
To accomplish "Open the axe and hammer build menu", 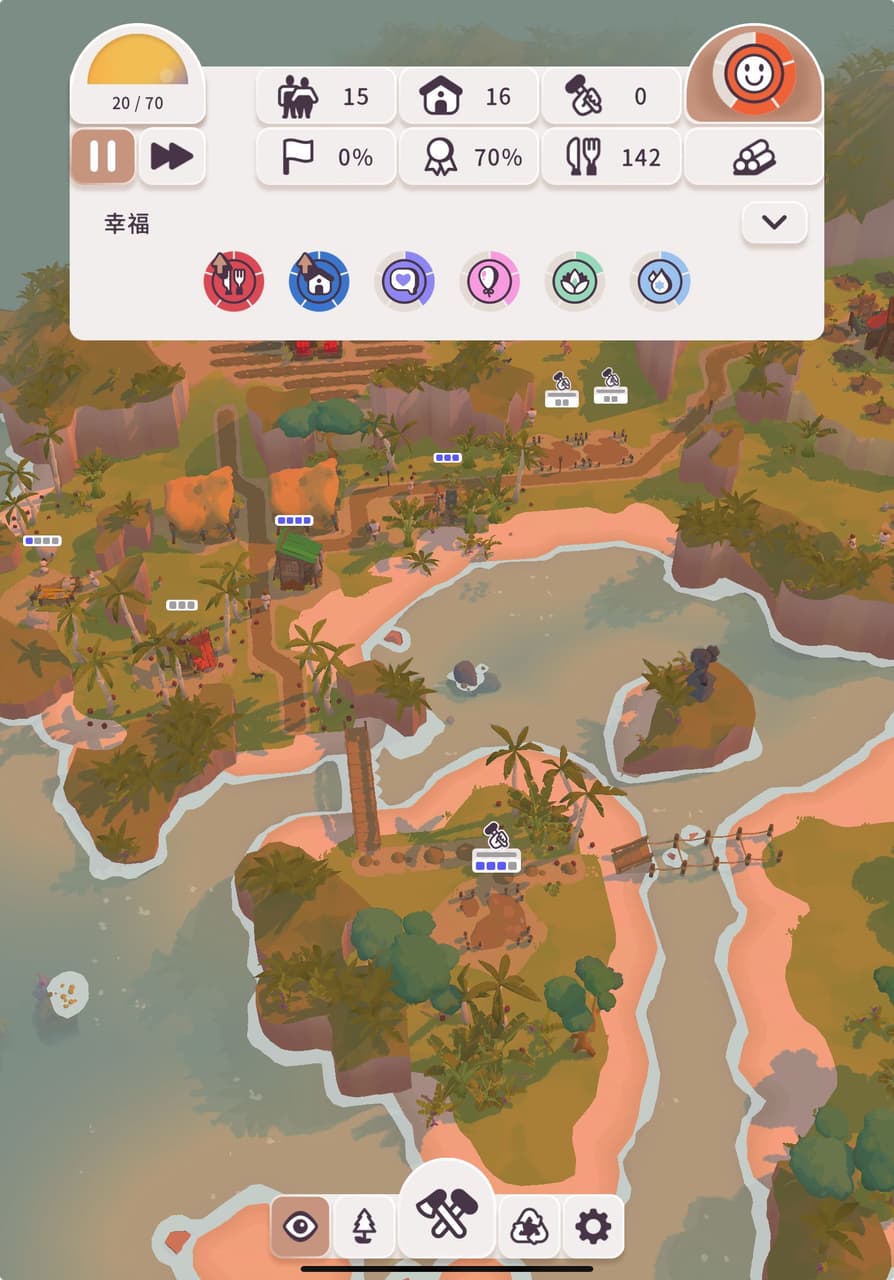I will click(447, 1214).
